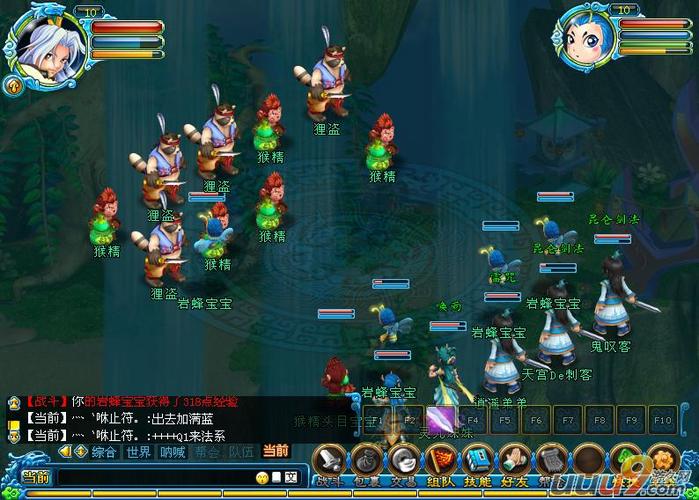699x500 pixels.
Task: Switch chat to the 世界 tab
Action: tap(138, 452)
